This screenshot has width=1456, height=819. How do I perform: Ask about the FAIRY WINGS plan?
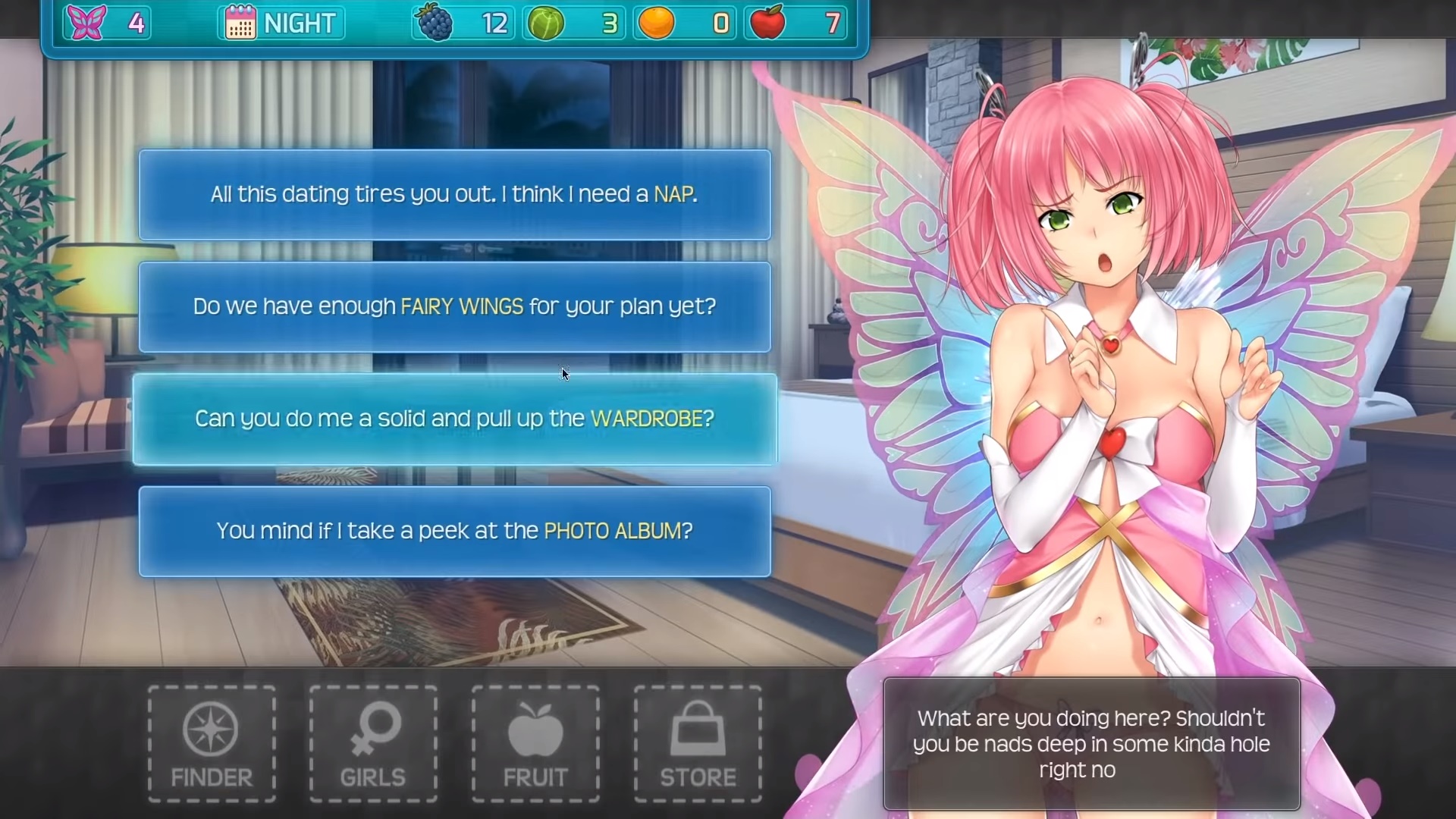(454, 307)
